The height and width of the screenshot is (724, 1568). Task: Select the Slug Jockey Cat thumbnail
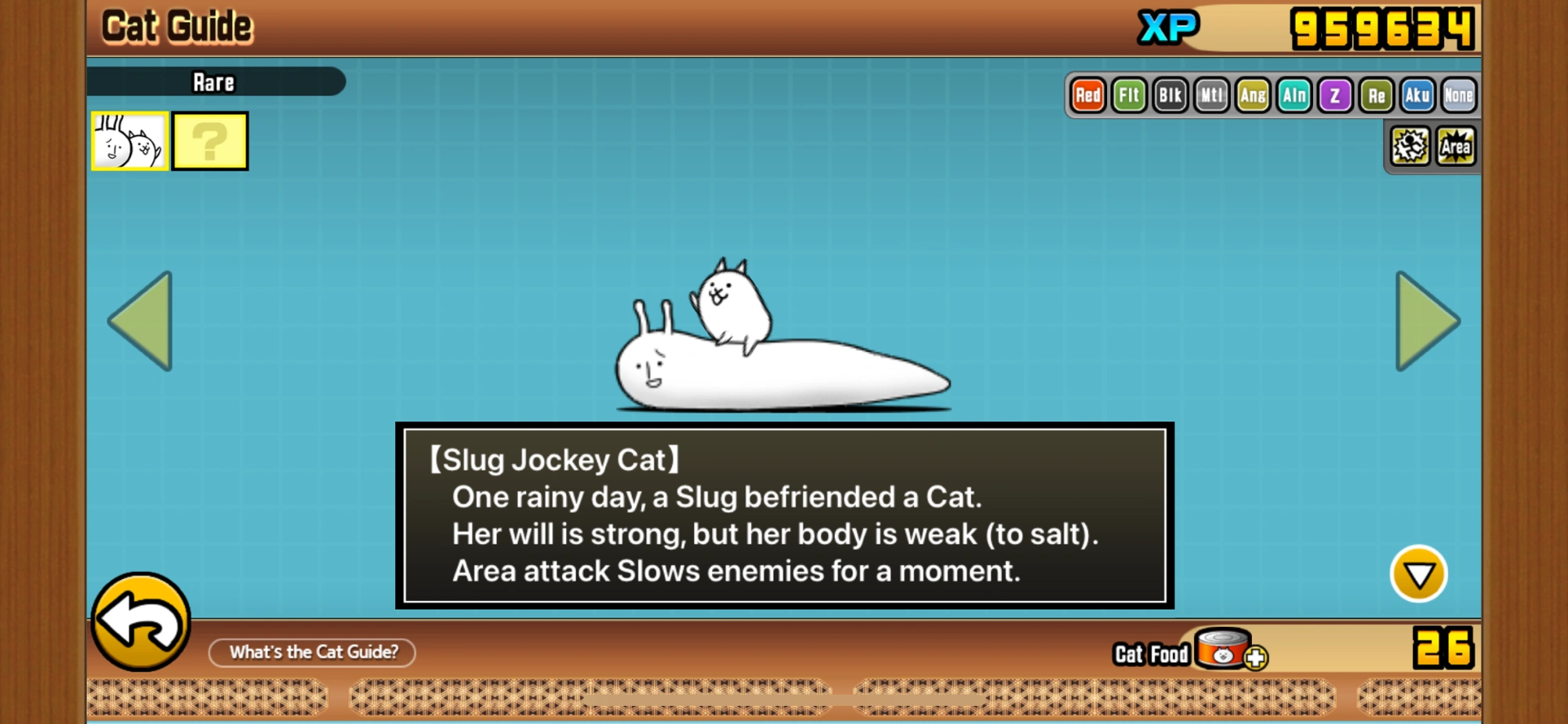click(x=129, y=141)
